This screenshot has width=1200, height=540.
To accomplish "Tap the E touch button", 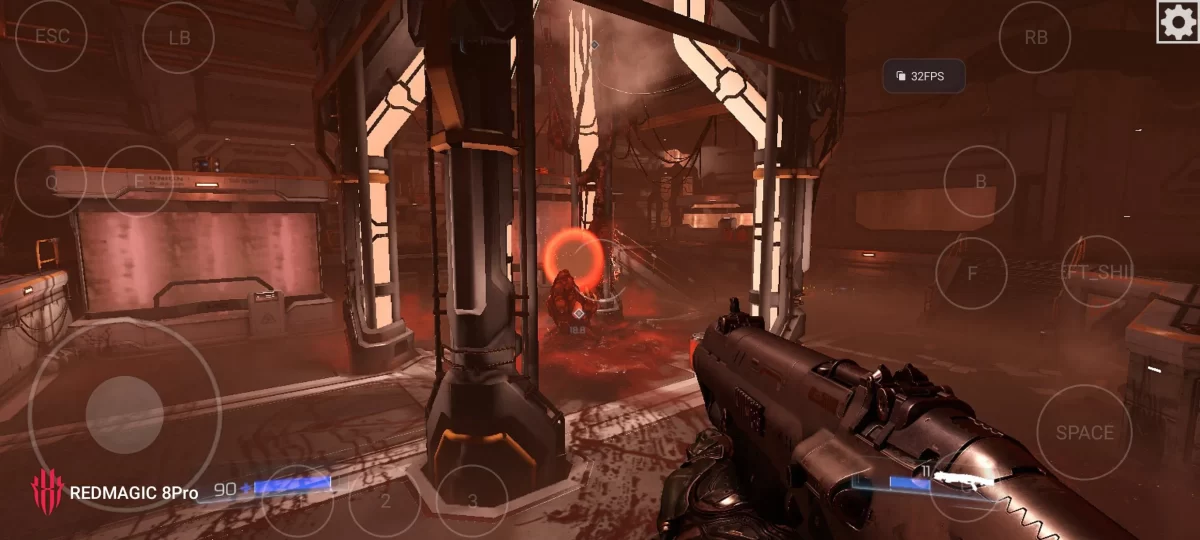I will tap(139, 182).
